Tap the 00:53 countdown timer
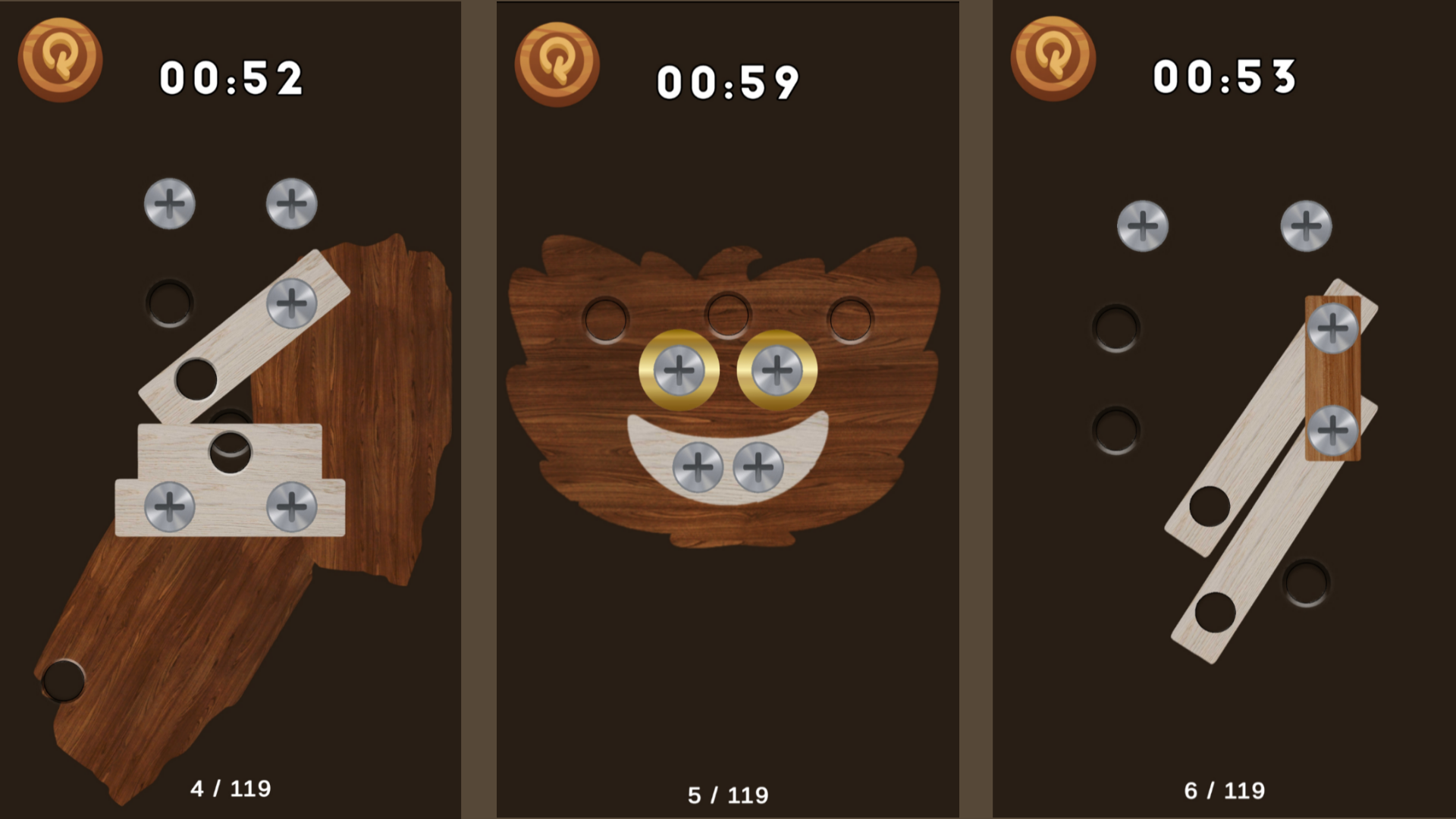The height and width of the screenshot is (819, 1456). [x=1224, y=76]
